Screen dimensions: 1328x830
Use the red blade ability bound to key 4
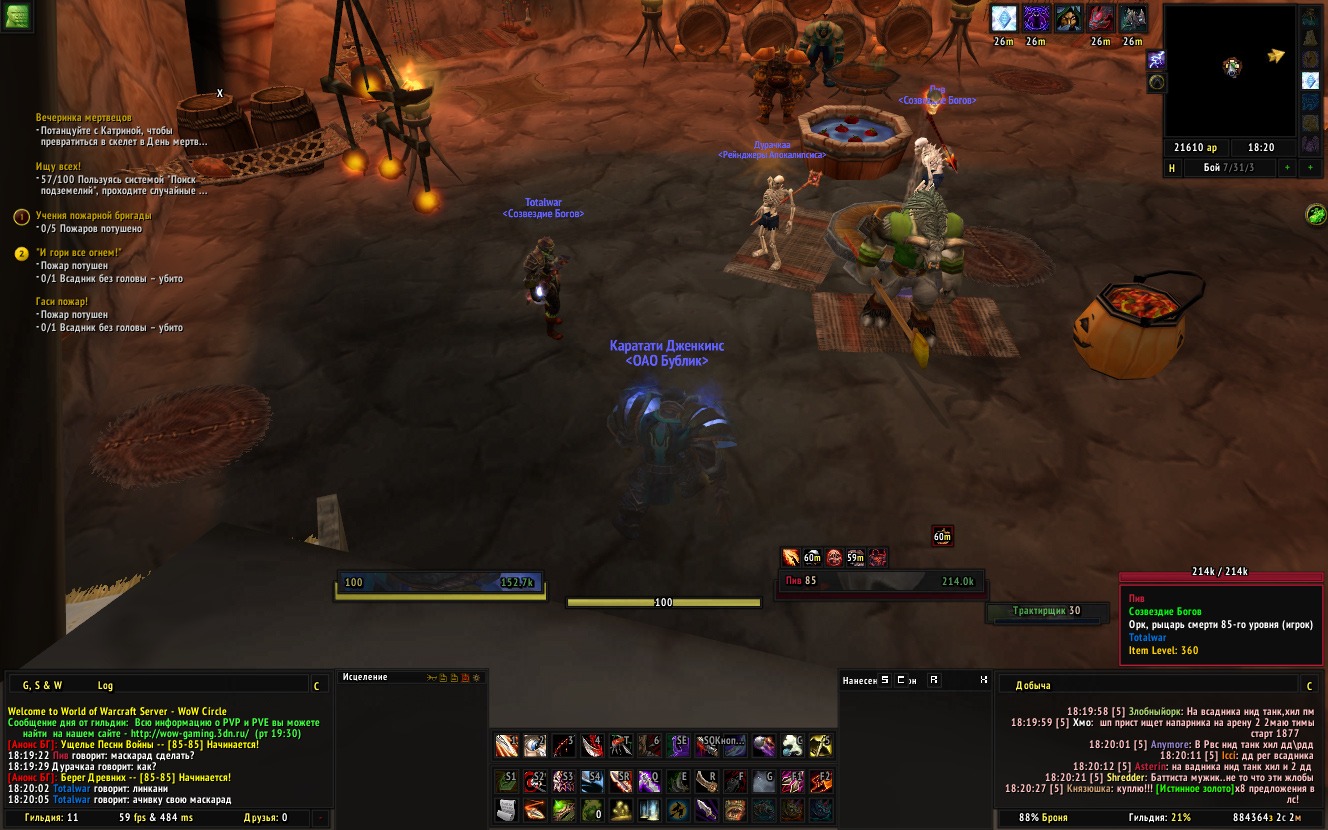pyautogui.click(x=593, y=746)
